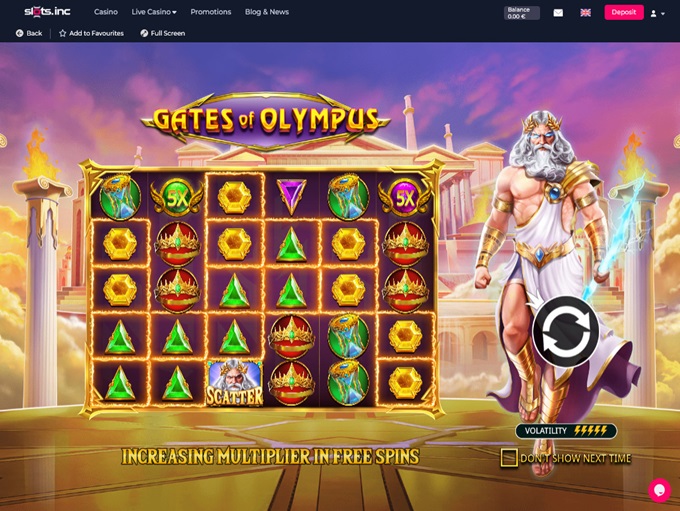
Task: Go to the slots.inc home logo
Action: pyautogui.click(x=47, y=12)
